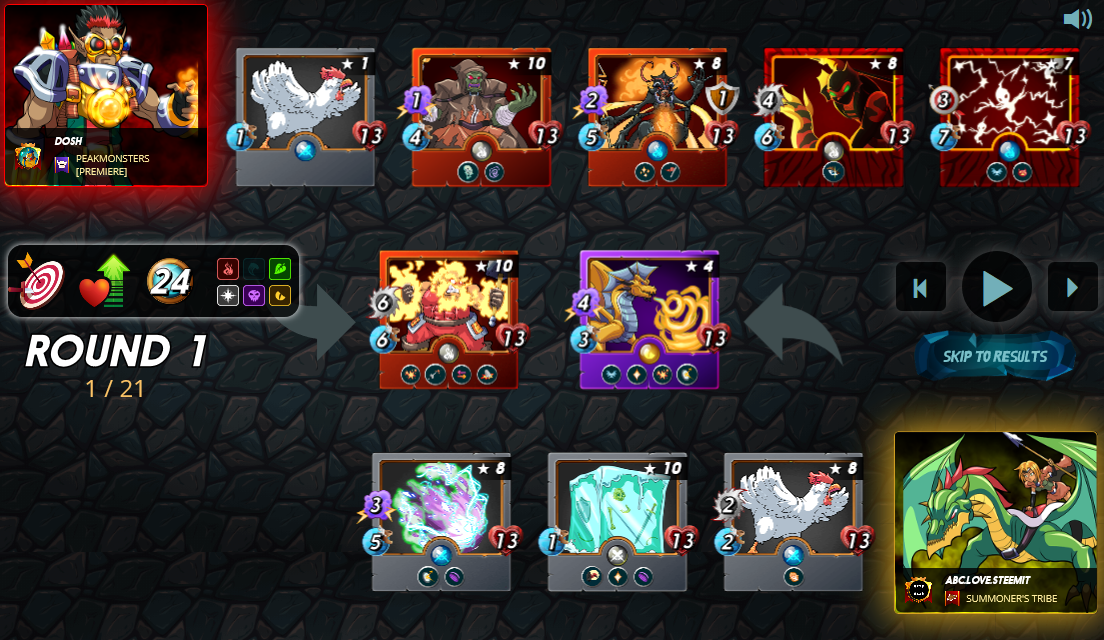Open DOSH summoner portrait
Image resolution: width=1104 pixels, height=640 pixels.
[106, 95]
